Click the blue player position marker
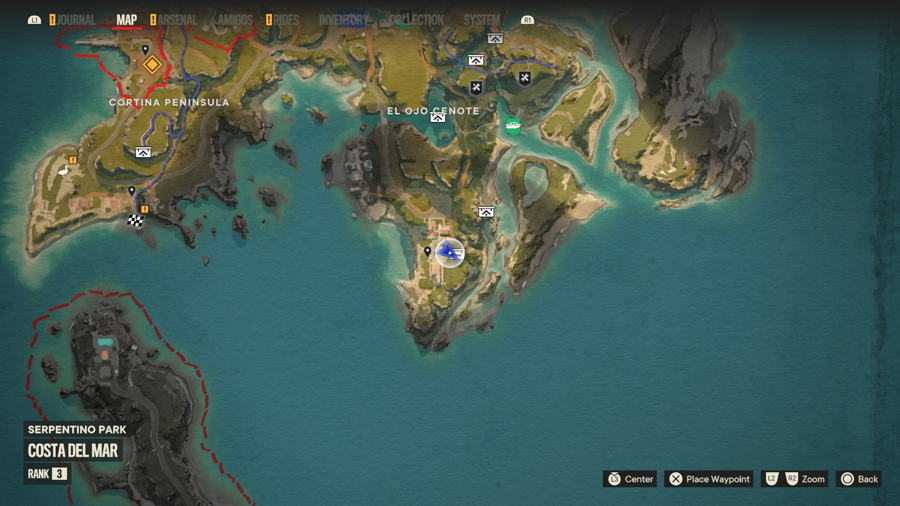900x506 pixels. coord(450,253)
